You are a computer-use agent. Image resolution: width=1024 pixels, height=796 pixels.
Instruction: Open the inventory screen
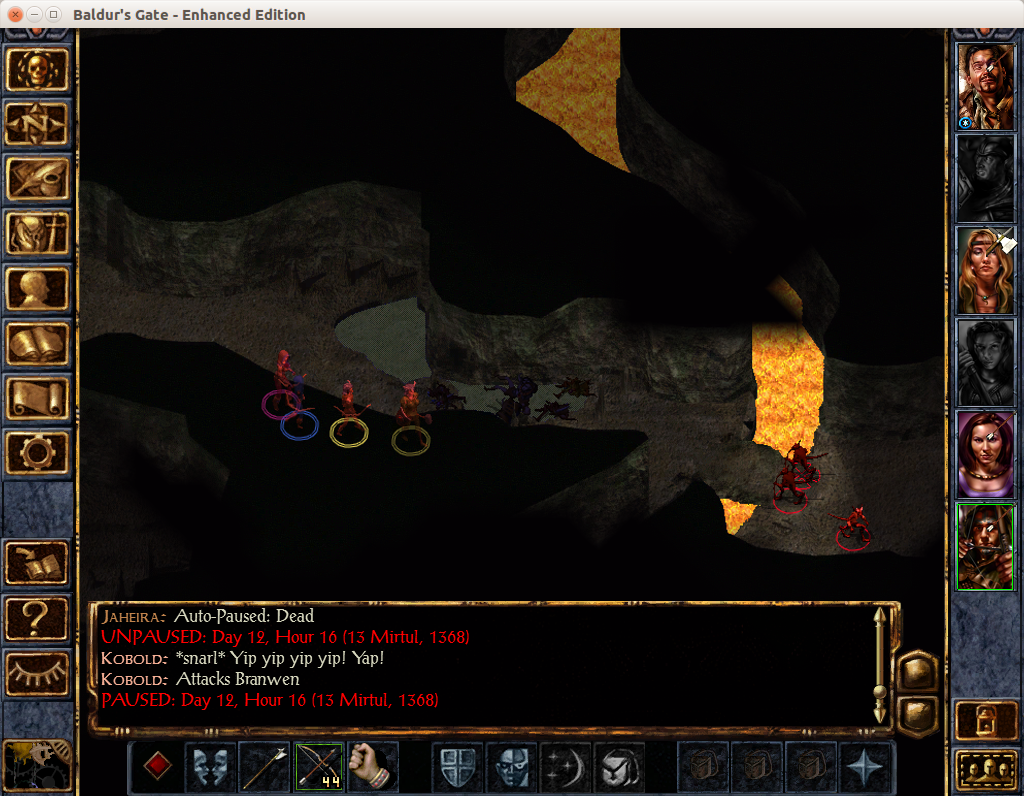click(38, 233)
